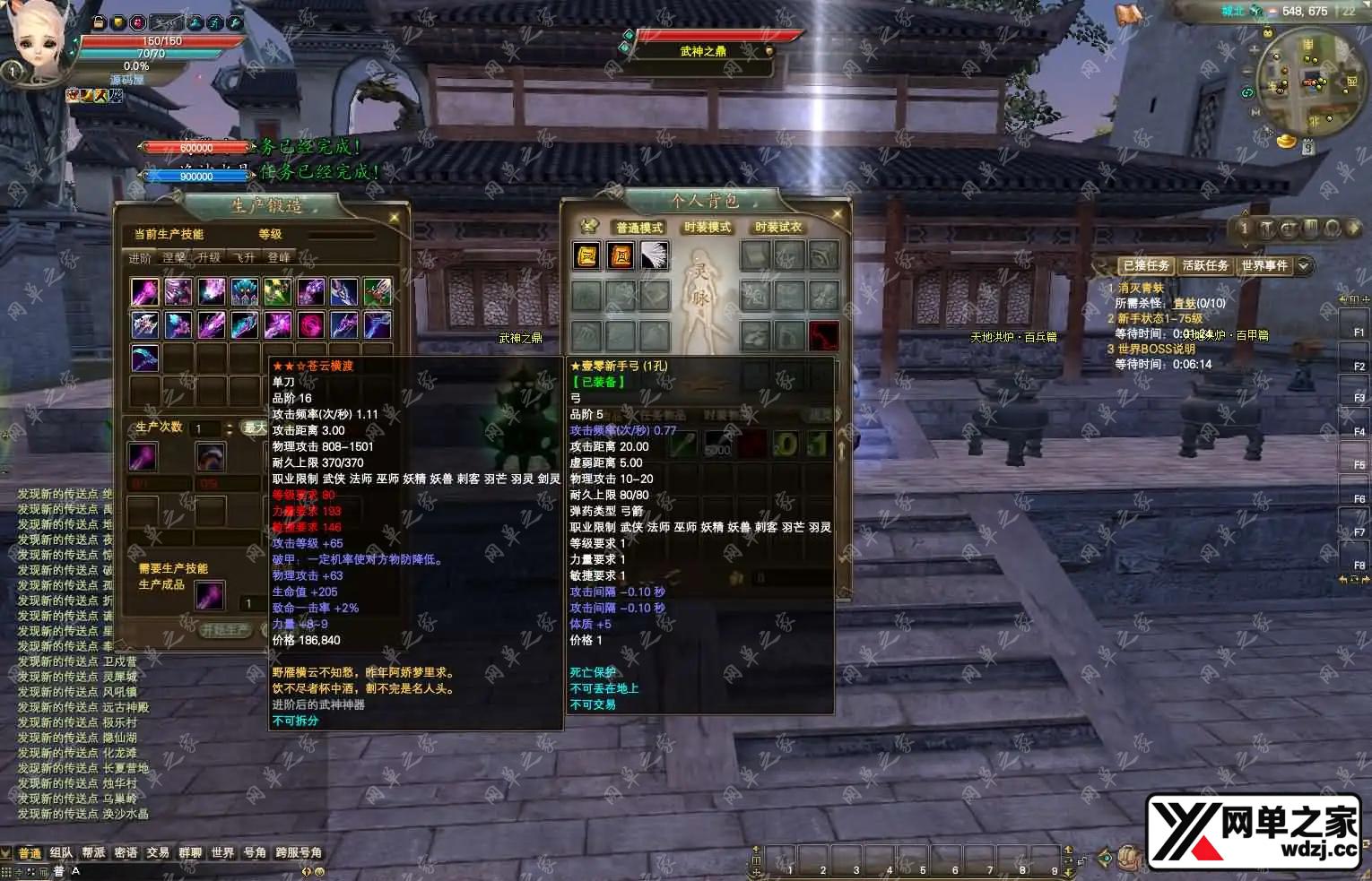Close the 个人背包 inventory window
The image size is (1372, 881).
coord(837,214)
